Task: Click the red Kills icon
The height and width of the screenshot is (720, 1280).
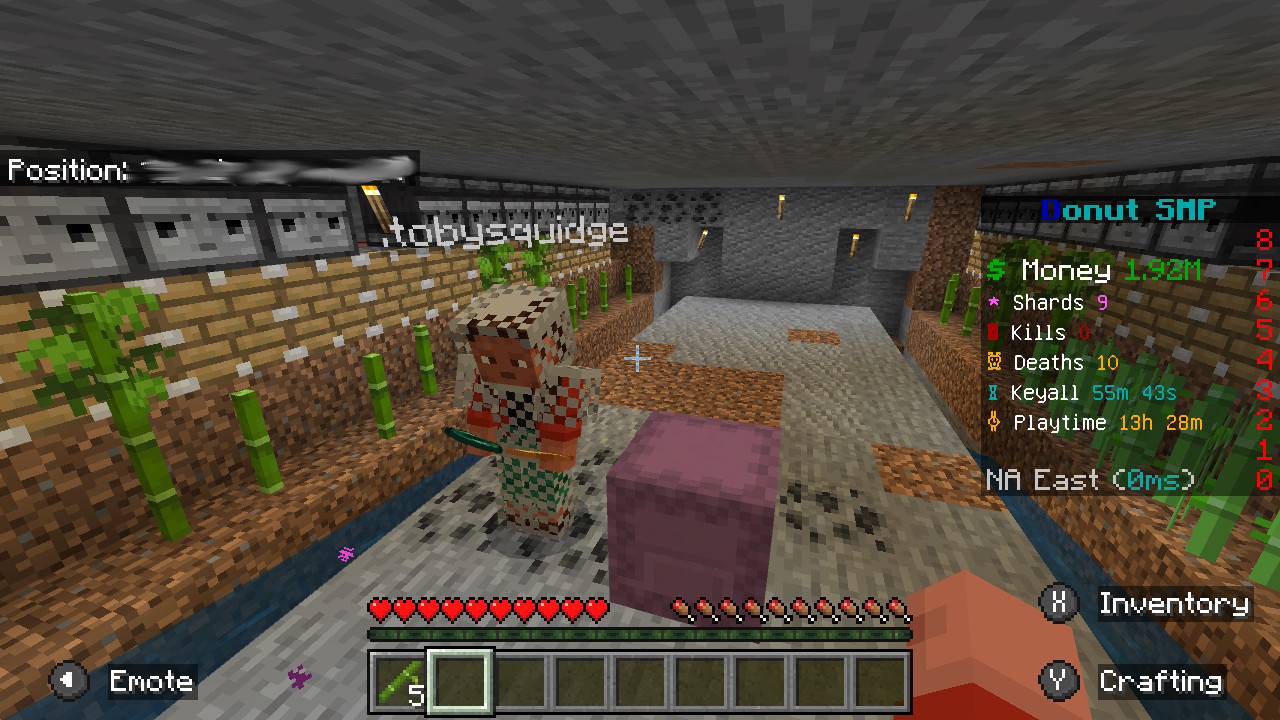Action: click(994, 332)
